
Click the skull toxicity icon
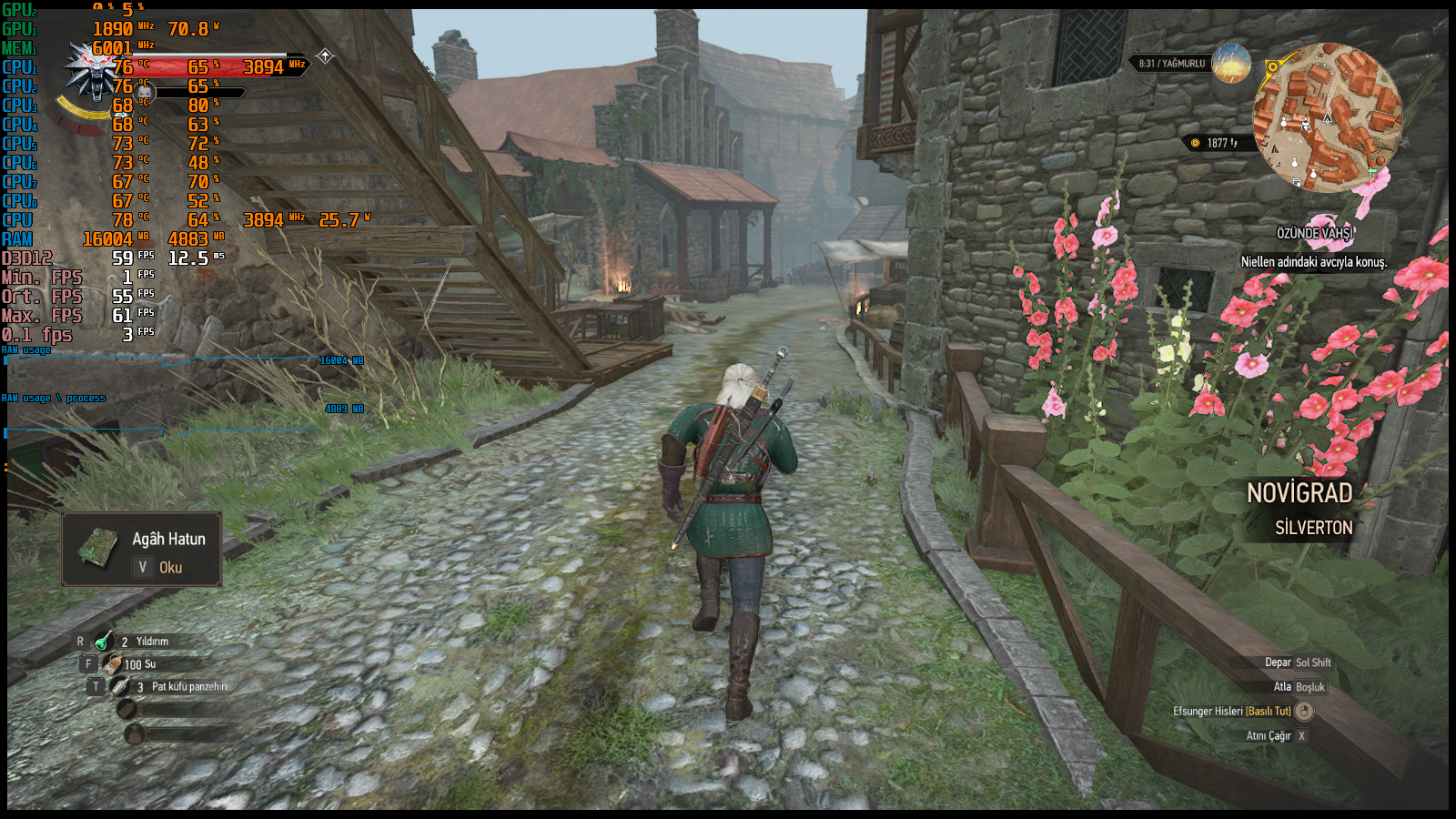144,91
